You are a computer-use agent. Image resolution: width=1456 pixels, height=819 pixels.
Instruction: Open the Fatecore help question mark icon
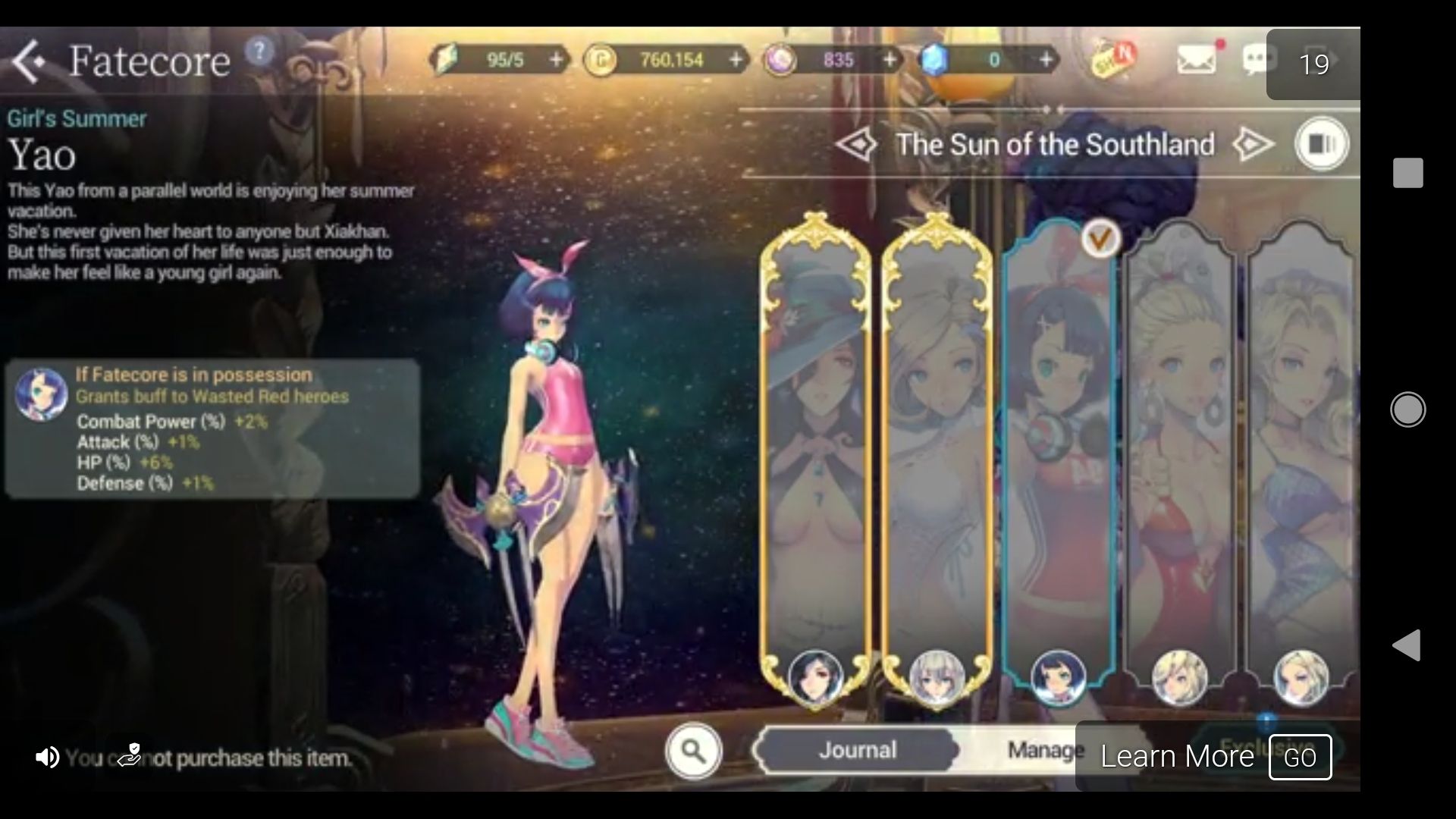(x=259, y=50)
